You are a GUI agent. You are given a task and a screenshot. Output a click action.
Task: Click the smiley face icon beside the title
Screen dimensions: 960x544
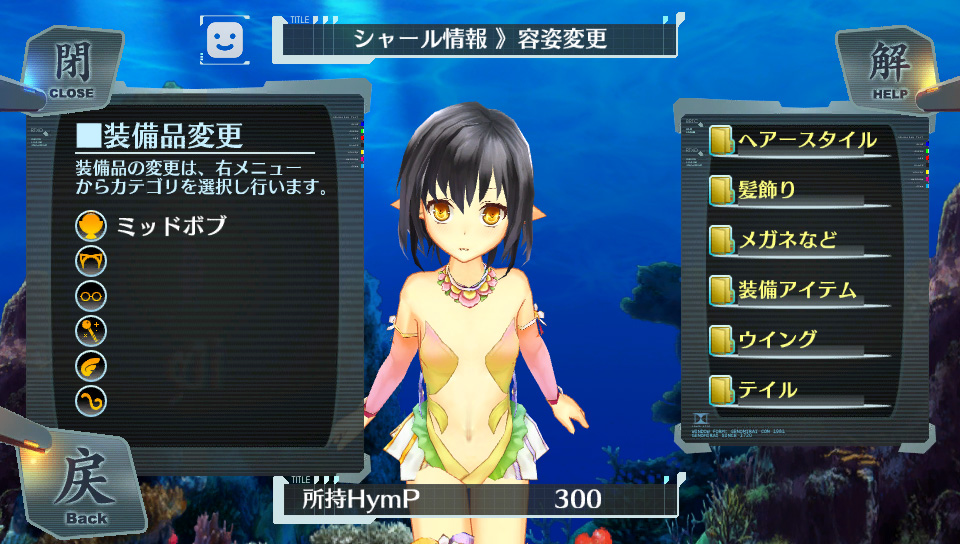226,40
